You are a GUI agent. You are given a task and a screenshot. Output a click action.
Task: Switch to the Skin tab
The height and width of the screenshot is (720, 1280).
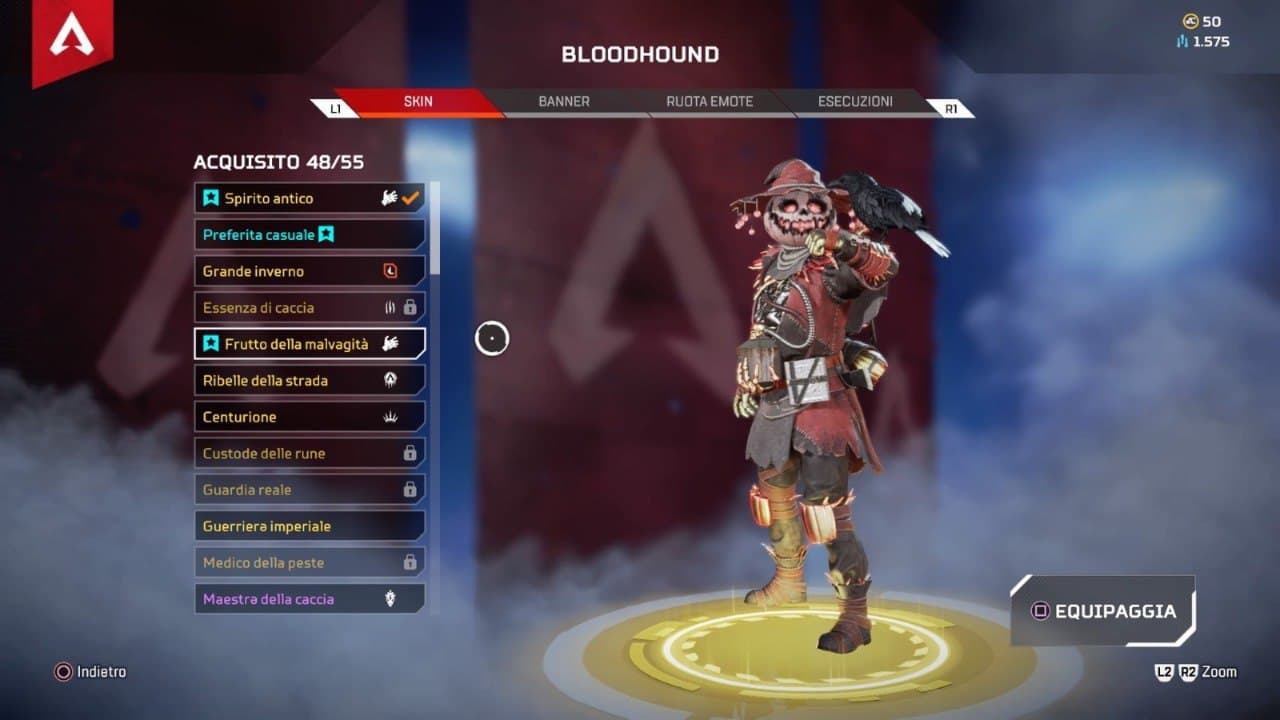click(x=418, y=101)
